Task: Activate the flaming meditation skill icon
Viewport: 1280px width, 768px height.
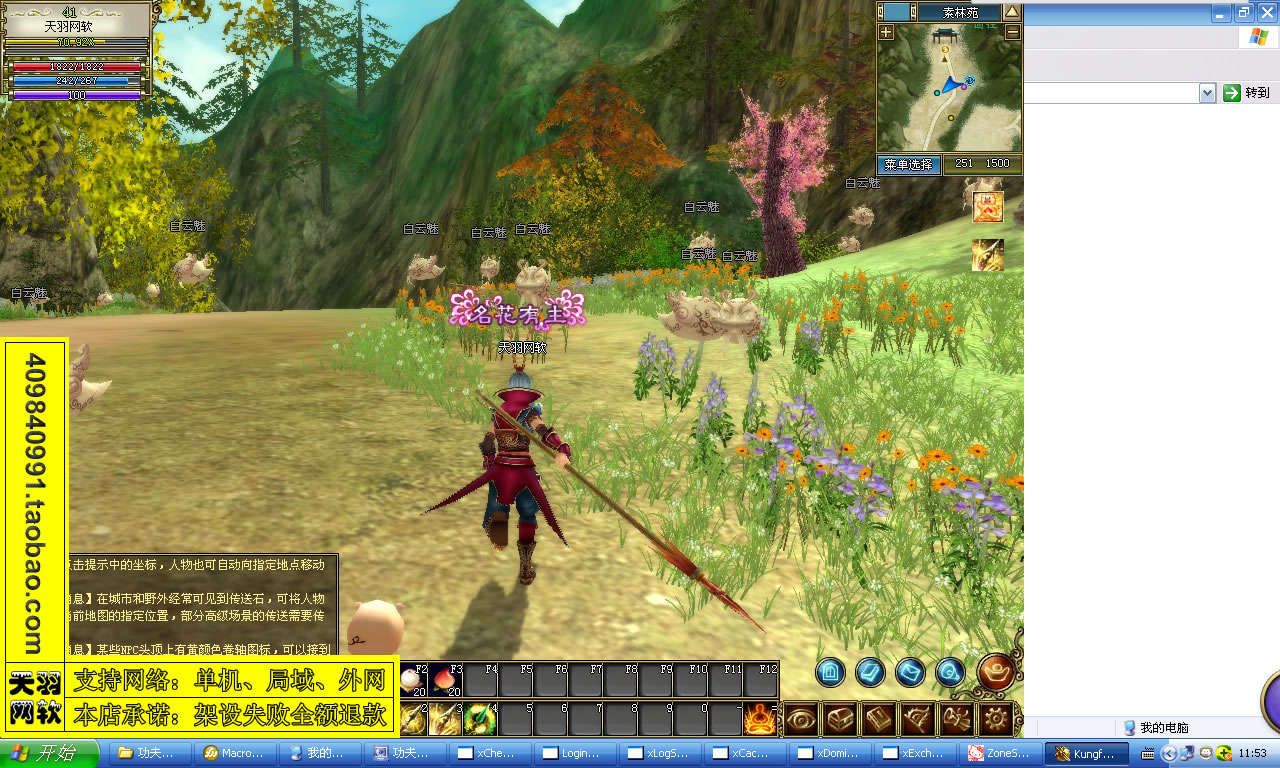Action: click(x=760, y=718)
